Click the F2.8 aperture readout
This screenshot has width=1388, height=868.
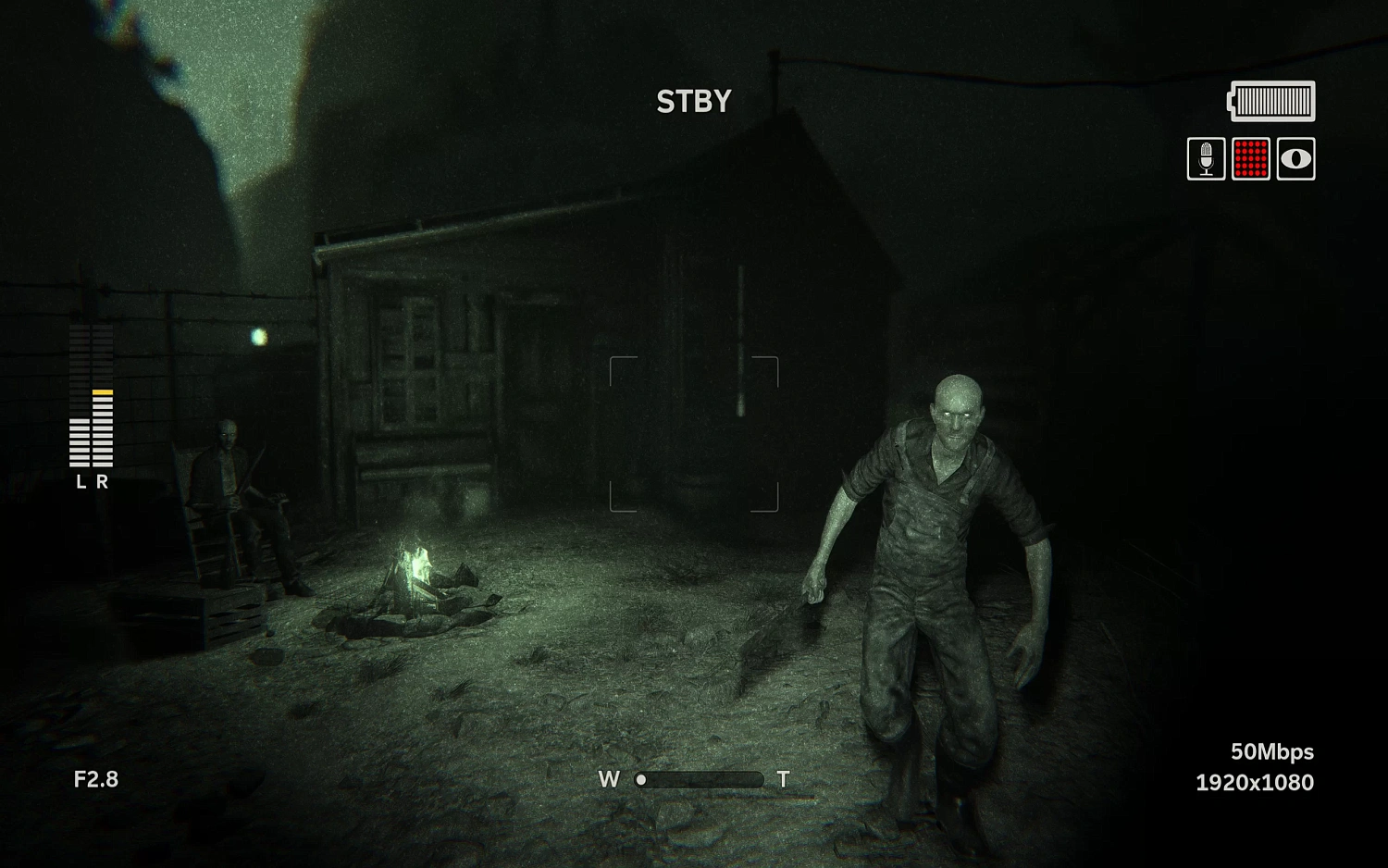[x=97, y=780]
